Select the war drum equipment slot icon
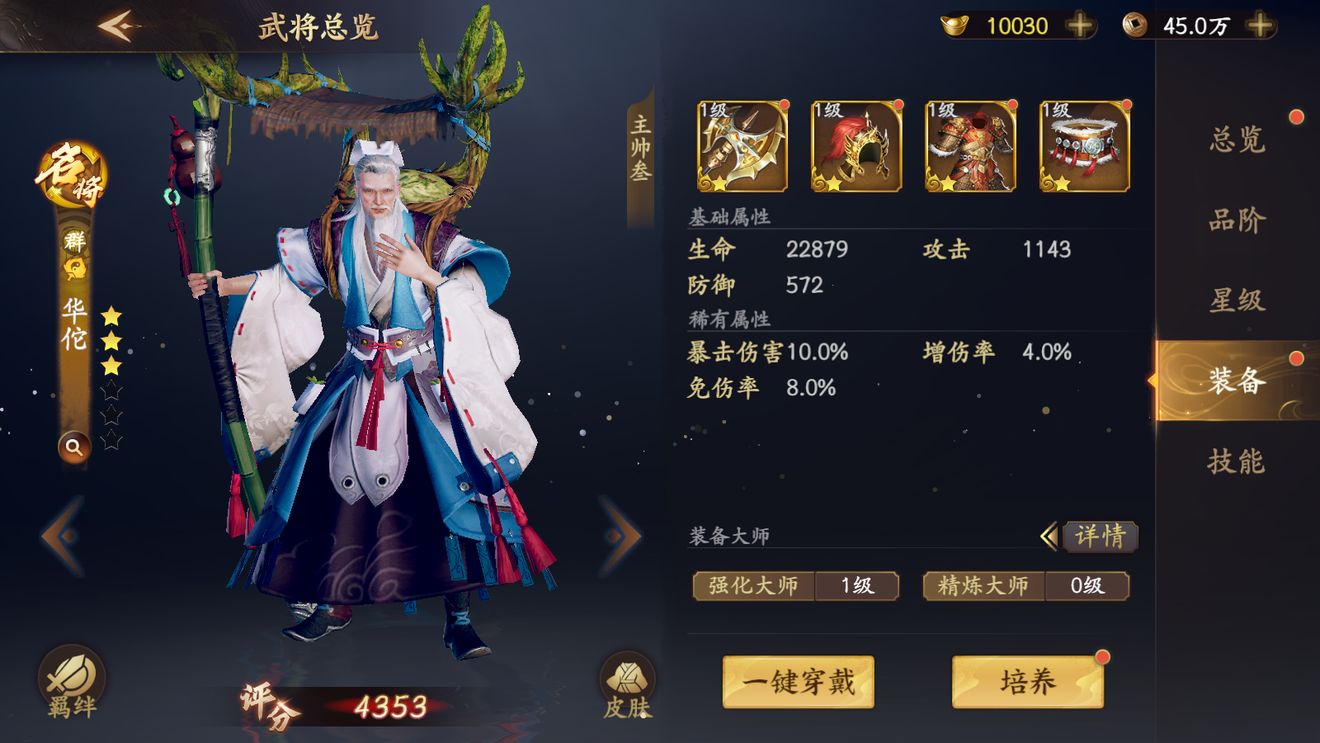Image resolution: width=1320 pixels, height=743 pixels. (1083, 145)
